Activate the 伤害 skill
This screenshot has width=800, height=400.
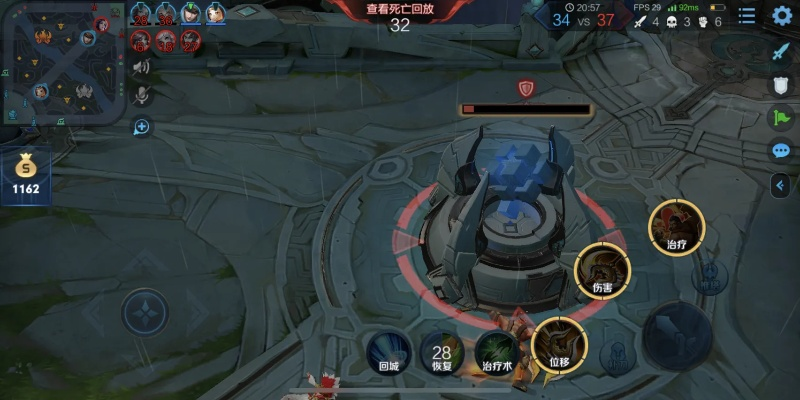tap(602, 267)
